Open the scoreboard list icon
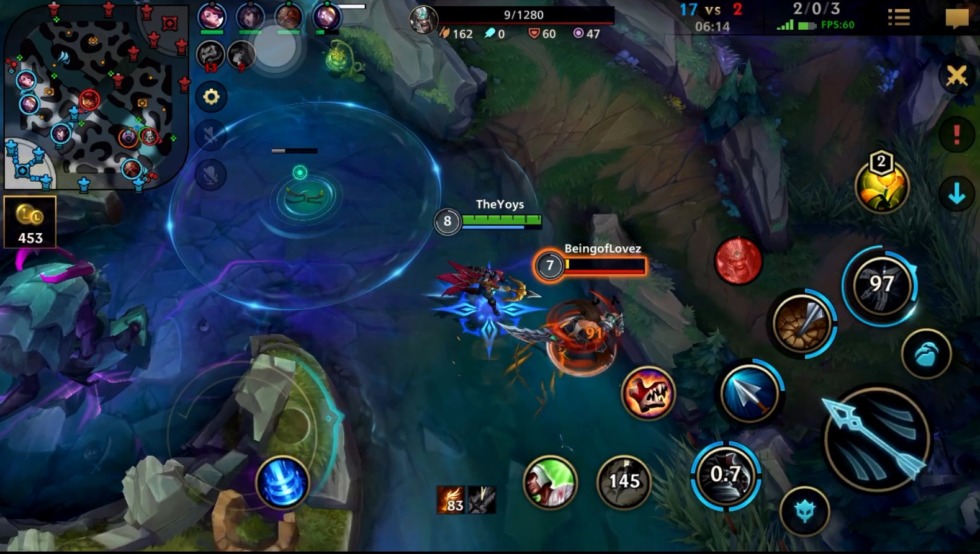 coord(898,17)
